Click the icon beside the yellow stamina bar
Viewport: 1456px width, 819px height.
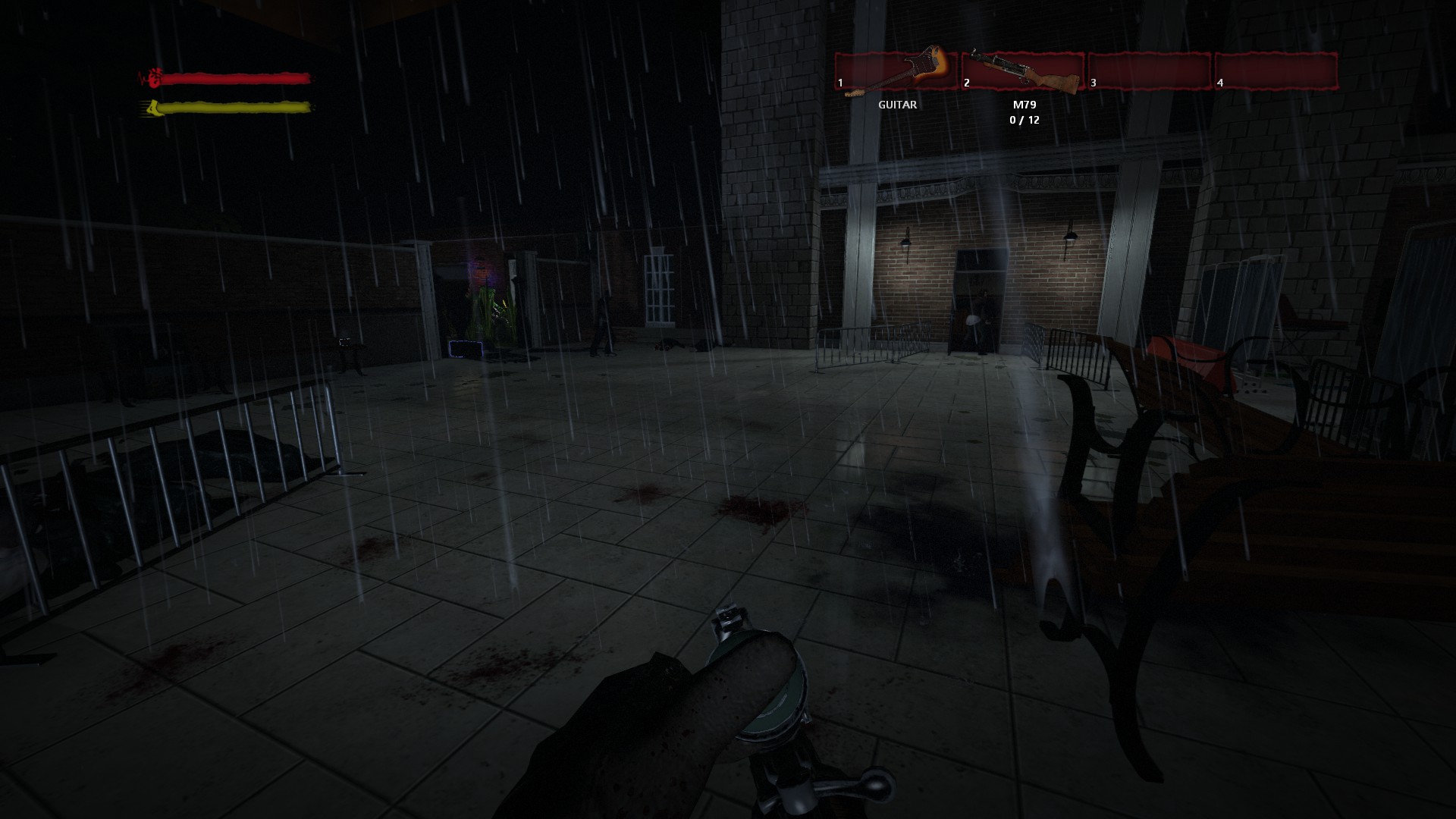[154, 108]
